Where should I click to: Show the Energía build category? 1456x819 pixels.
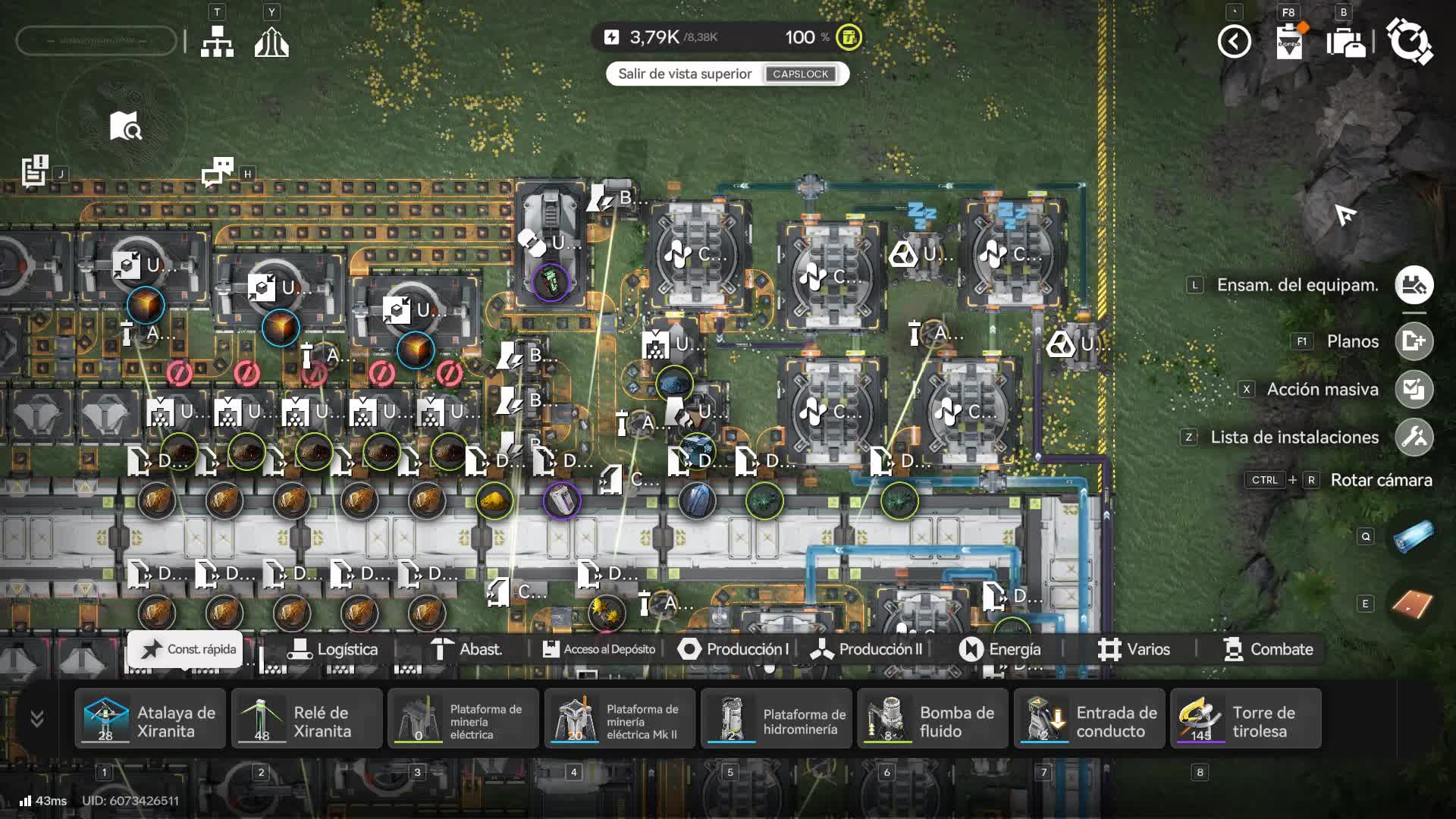tap(1000, 649)
